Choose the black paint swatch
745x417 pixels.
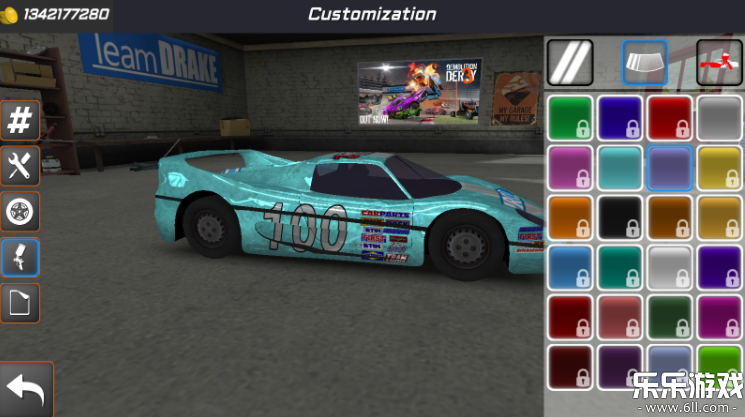tap(620, 217)
